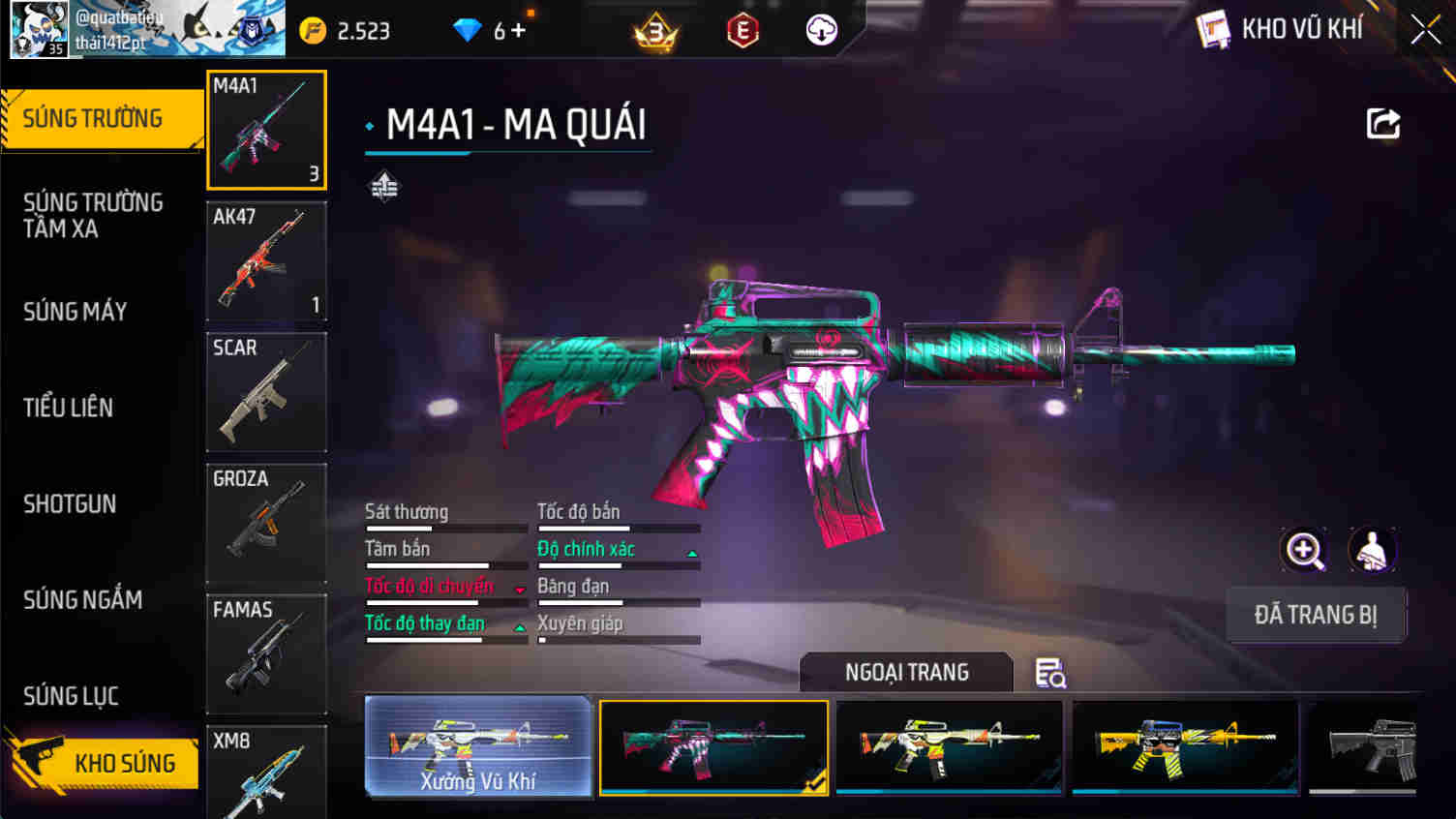Choose the XM8 weapon tile
Viewport: 1456px width, 819px height.
click(x=266, y=773)
